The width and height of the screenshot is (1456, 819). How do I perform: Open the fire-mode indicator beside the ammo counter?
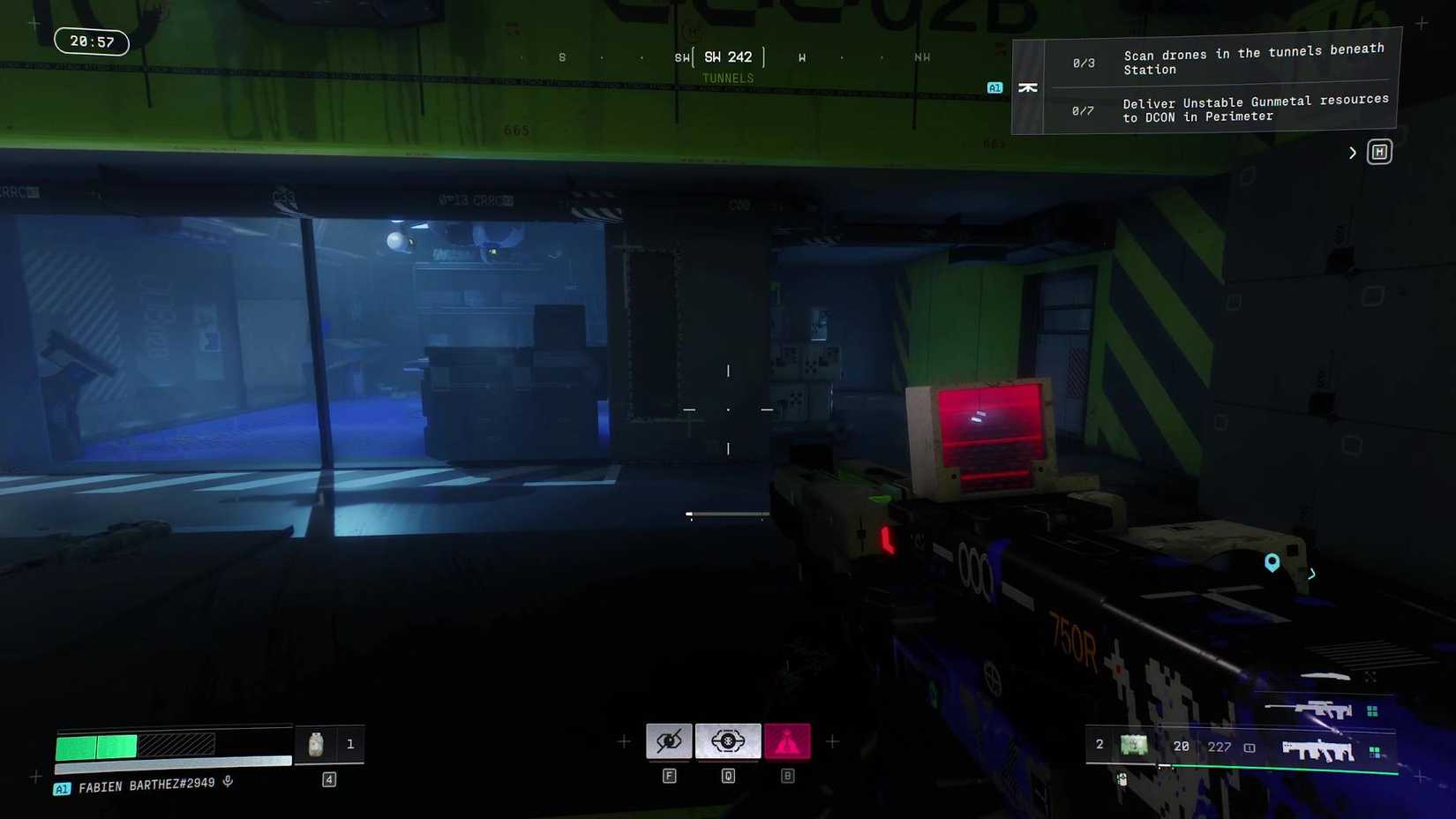click(1250, 747)
